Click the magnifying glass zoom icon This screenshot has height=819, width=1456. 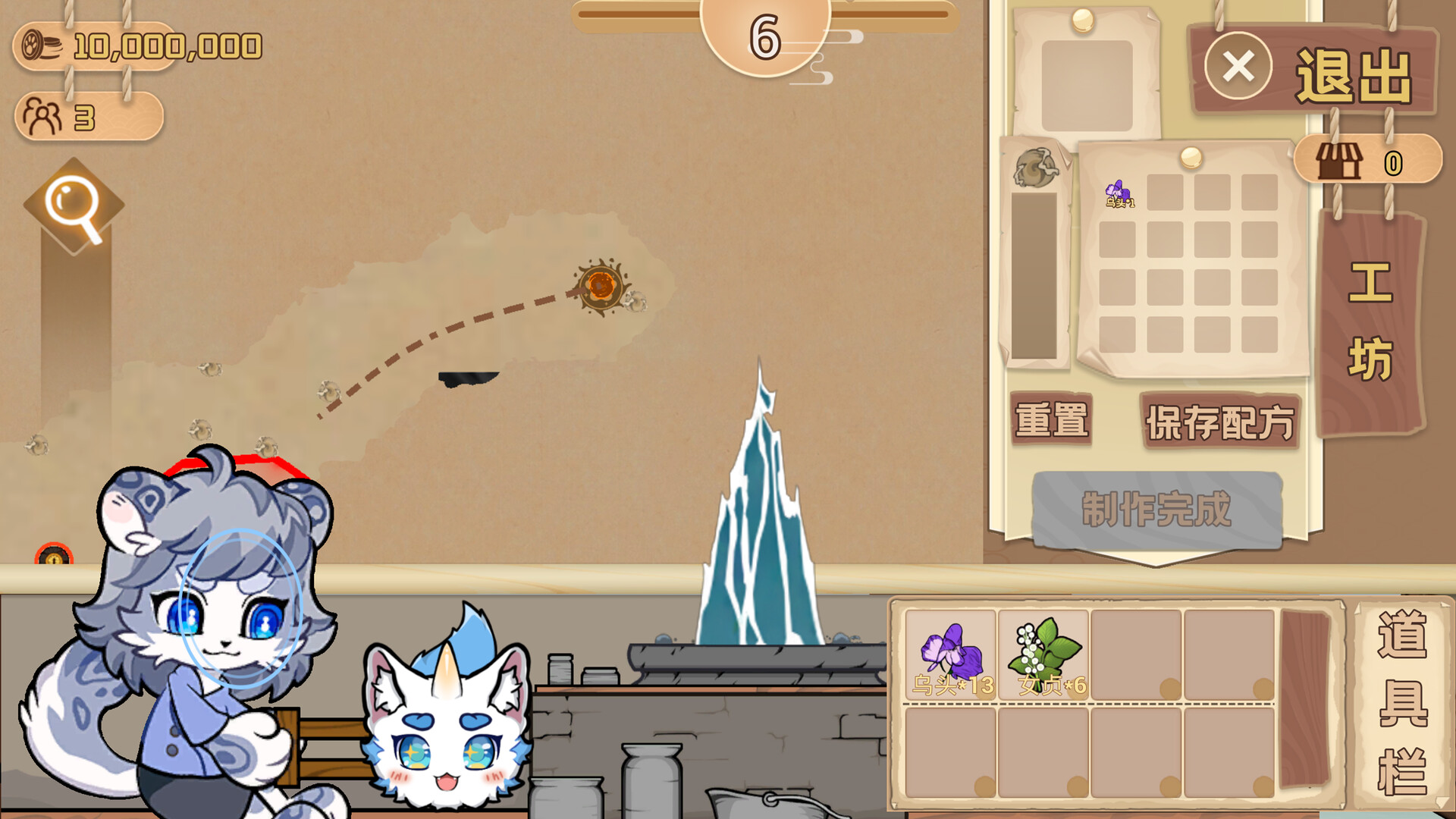click(74, 206)
